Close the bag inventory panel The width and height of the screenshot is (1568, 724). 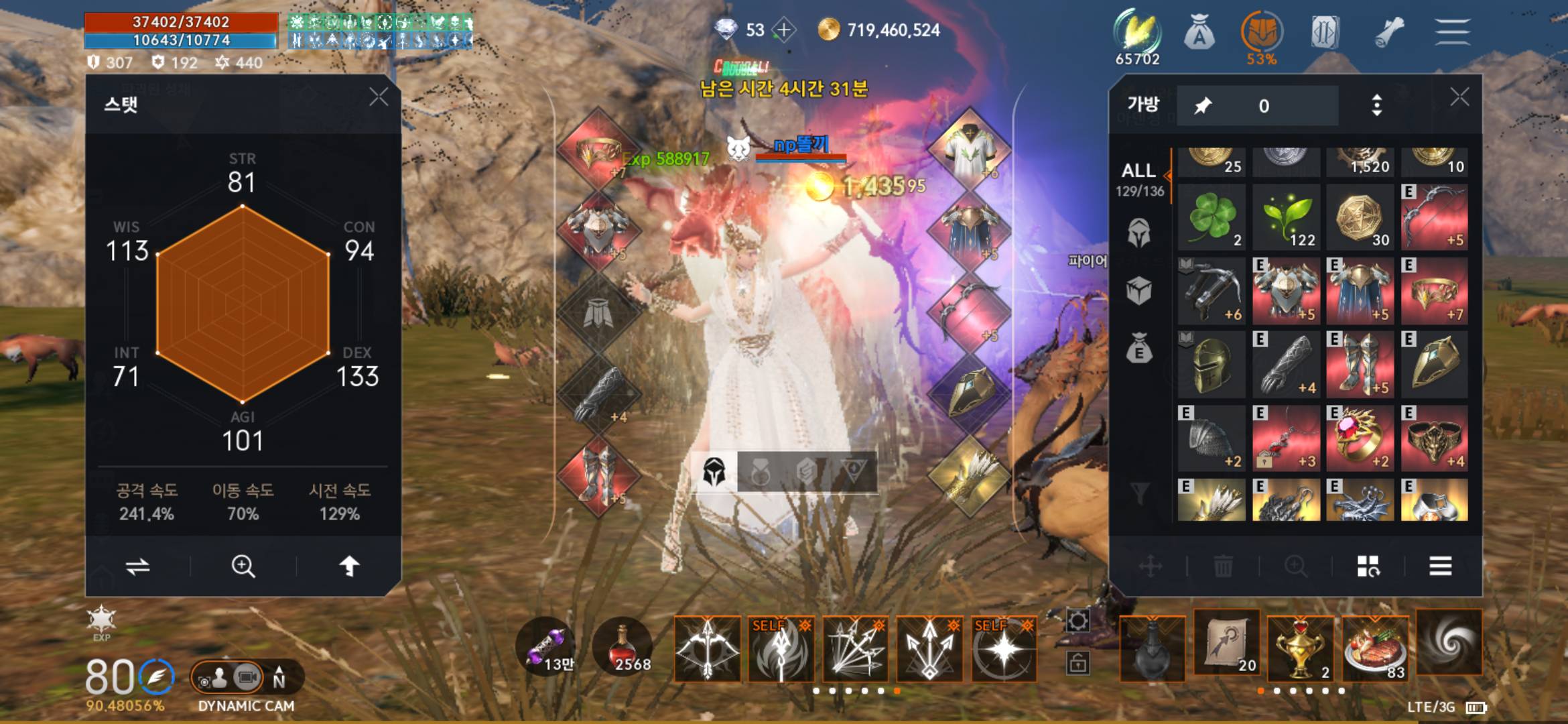click(1459, 98)
